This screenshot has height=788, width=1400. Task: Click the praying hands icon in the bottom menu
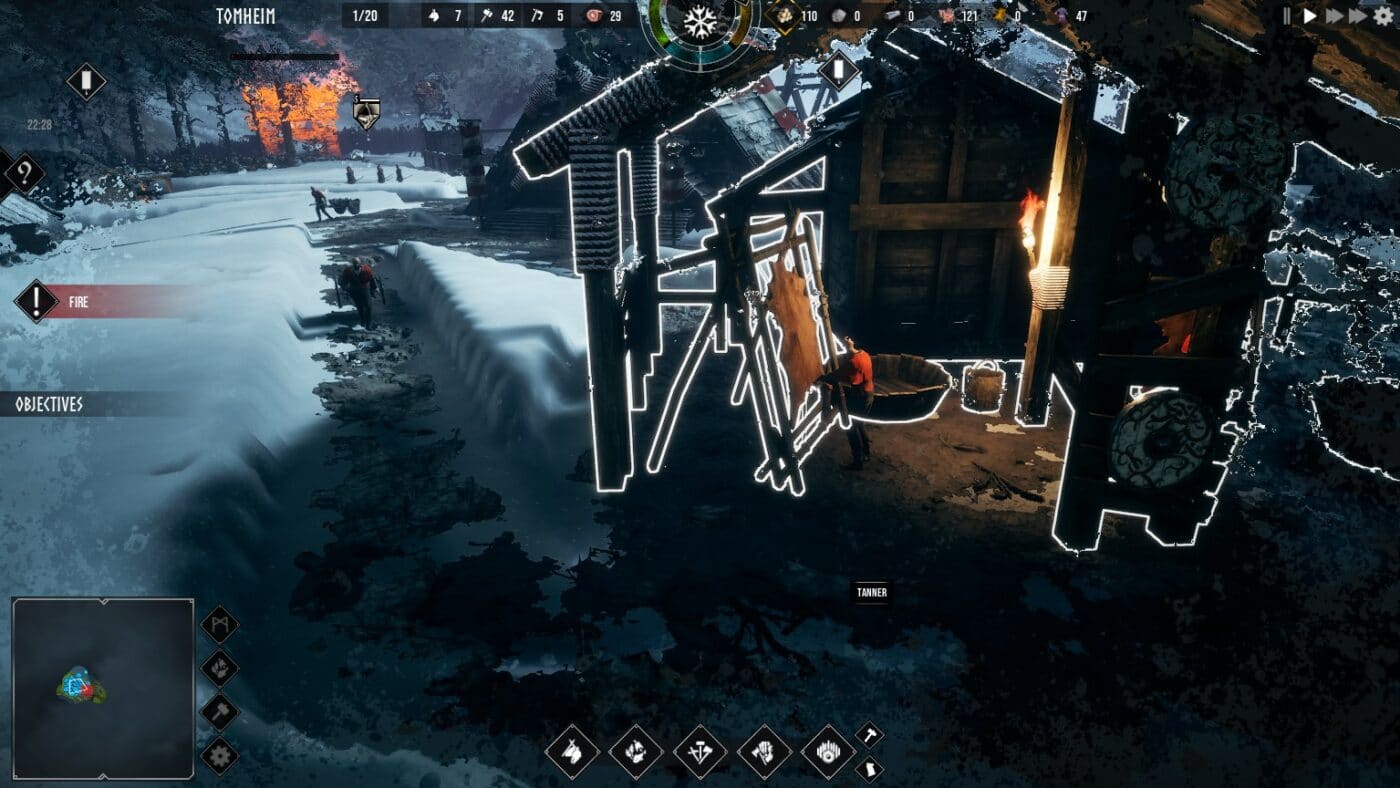tap(765, 752)
